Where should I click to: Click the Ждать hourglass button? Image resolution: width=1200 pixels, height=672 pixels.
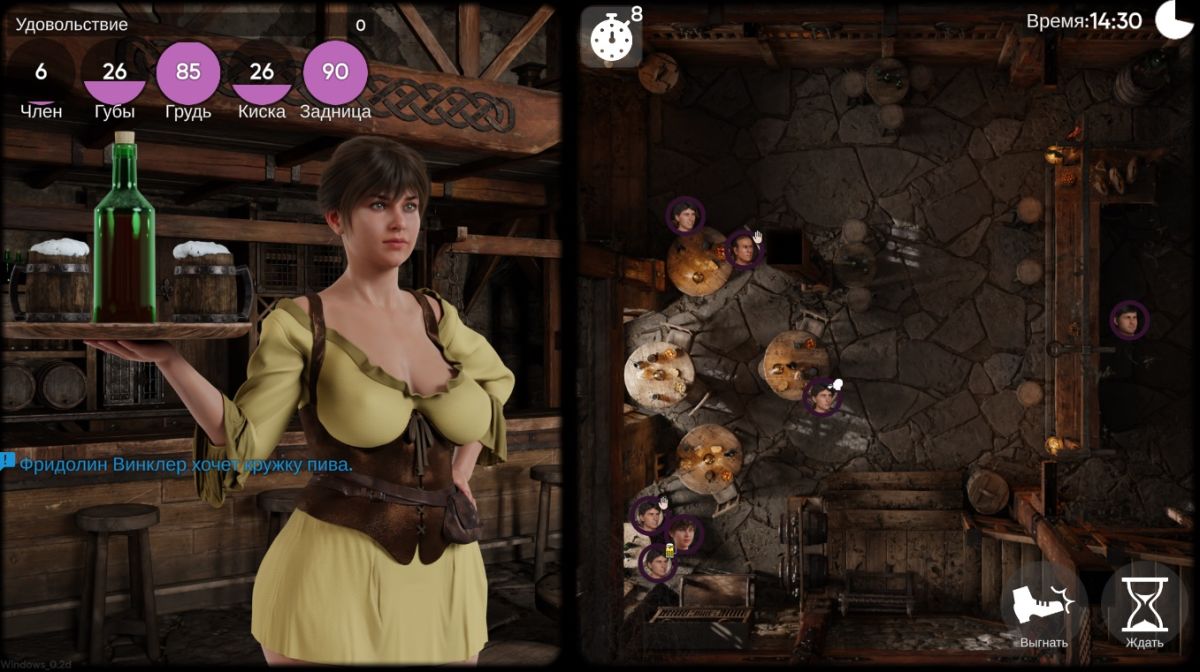point(1144,606)
